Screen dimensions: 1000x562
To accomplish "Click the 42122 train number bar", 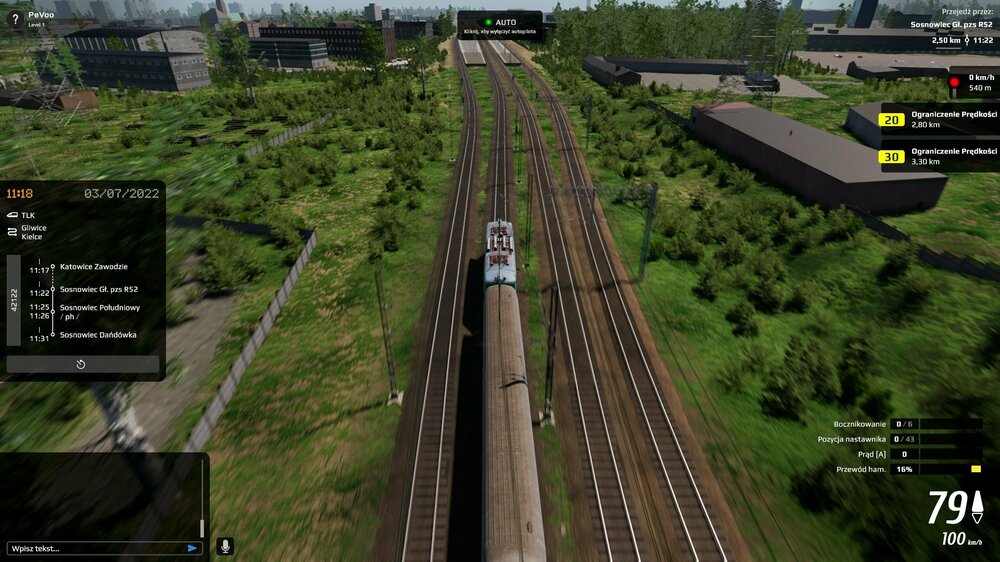I will click(14, 300).
